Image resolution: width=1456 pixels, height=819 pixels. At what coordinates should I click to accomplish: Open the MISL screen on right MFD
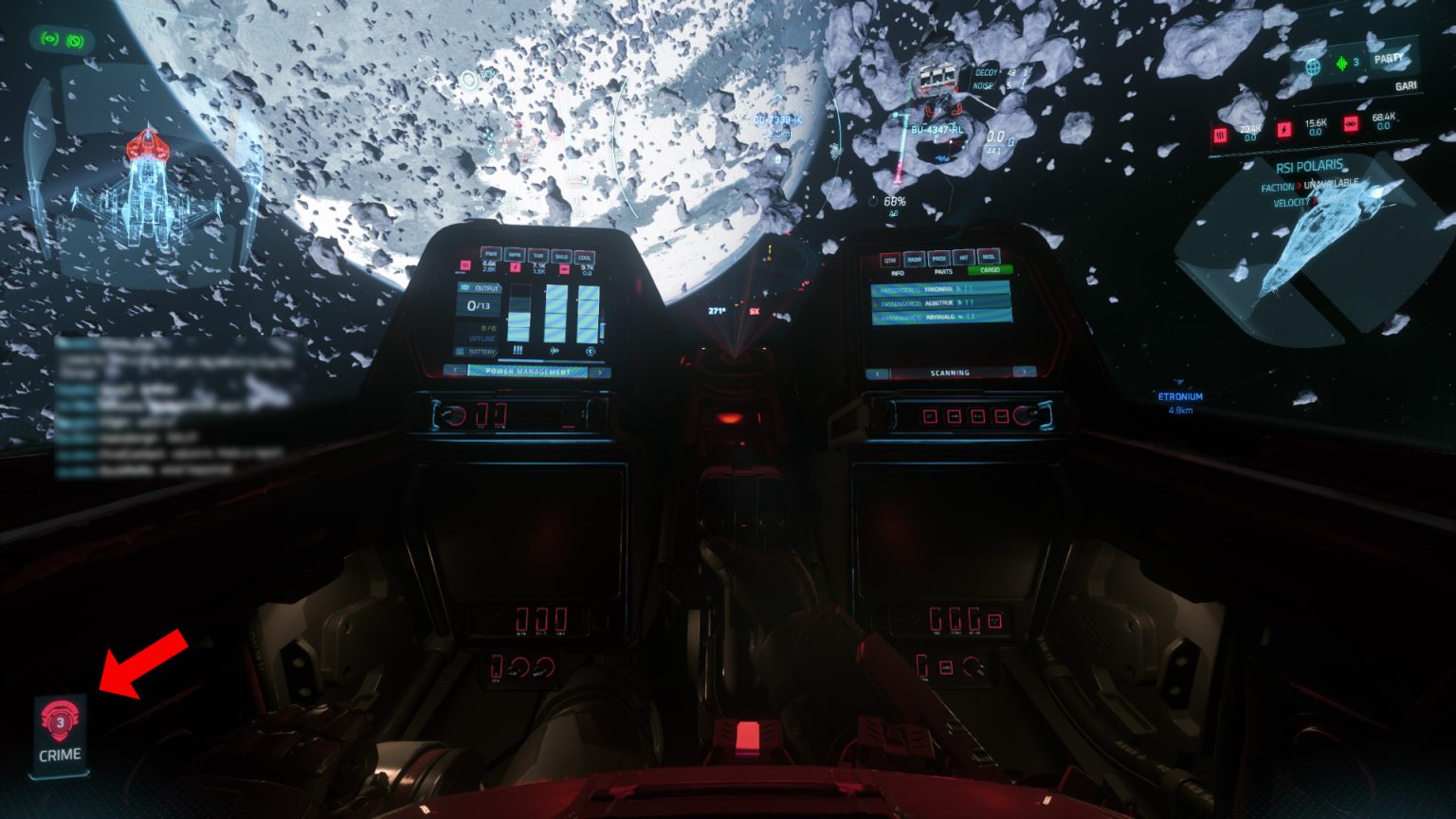pos(989,257)
